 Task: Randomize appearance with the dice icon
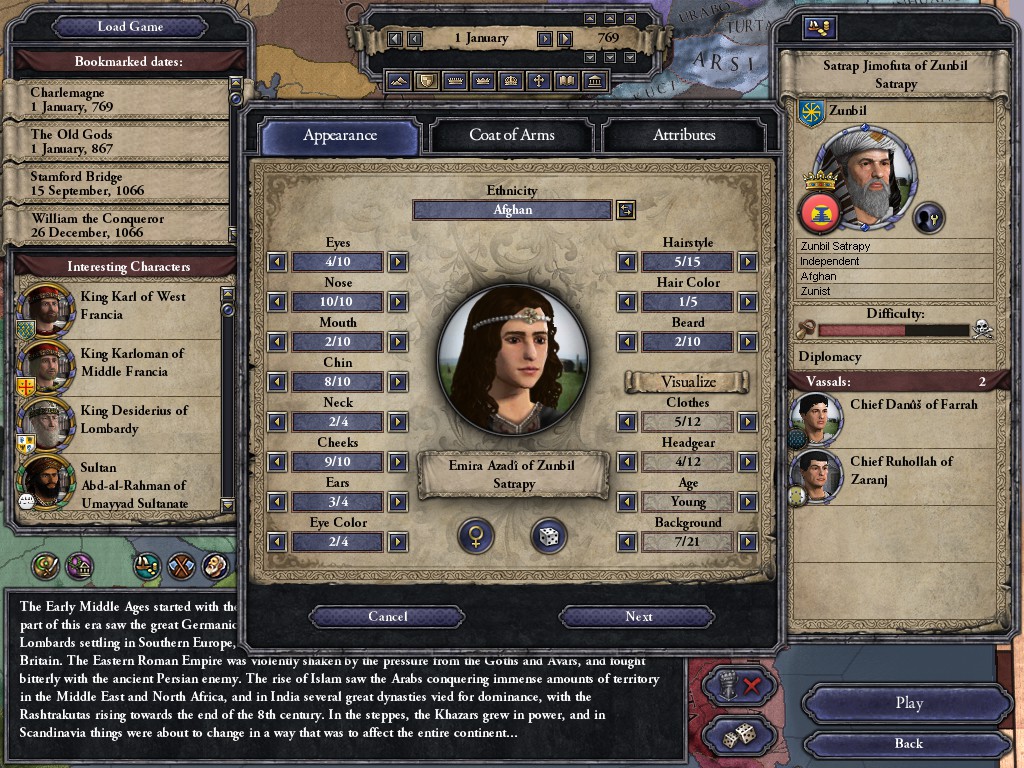[549, 536]
